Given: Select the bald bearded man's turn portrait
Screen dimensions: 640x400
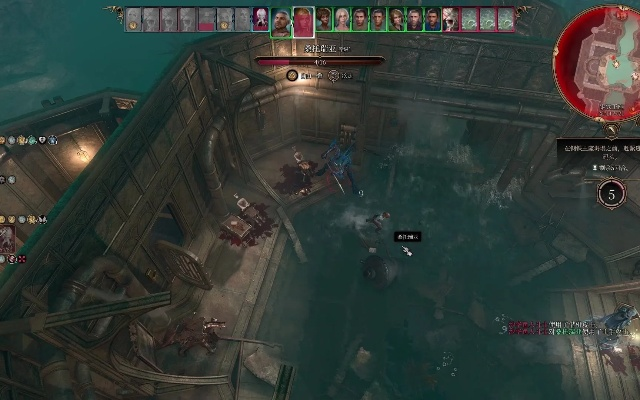Looking at the screenshot, I should pos(281,20).
